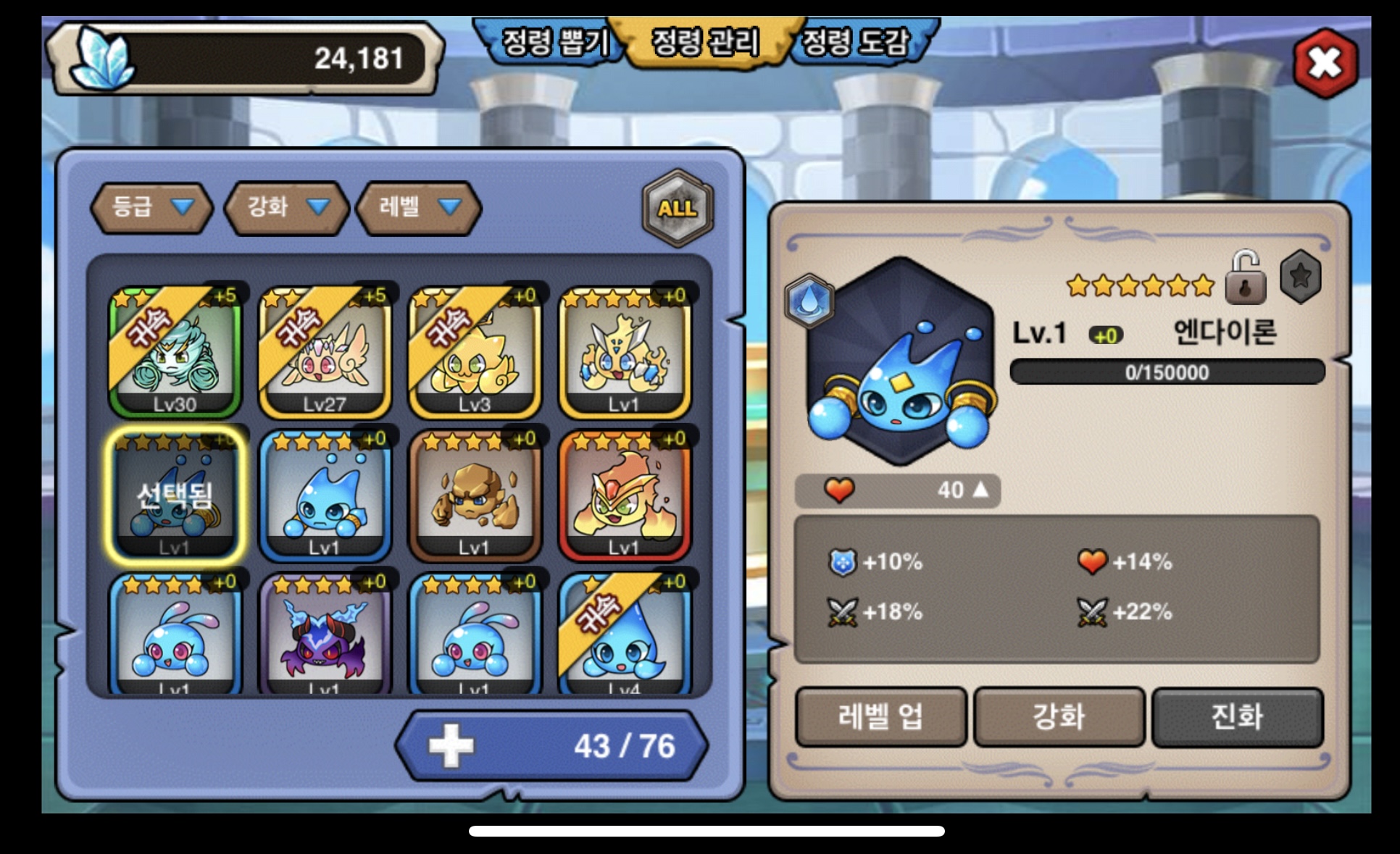Select the 정령 관리 tab
1400x854 pixels.
pos(705,42)
